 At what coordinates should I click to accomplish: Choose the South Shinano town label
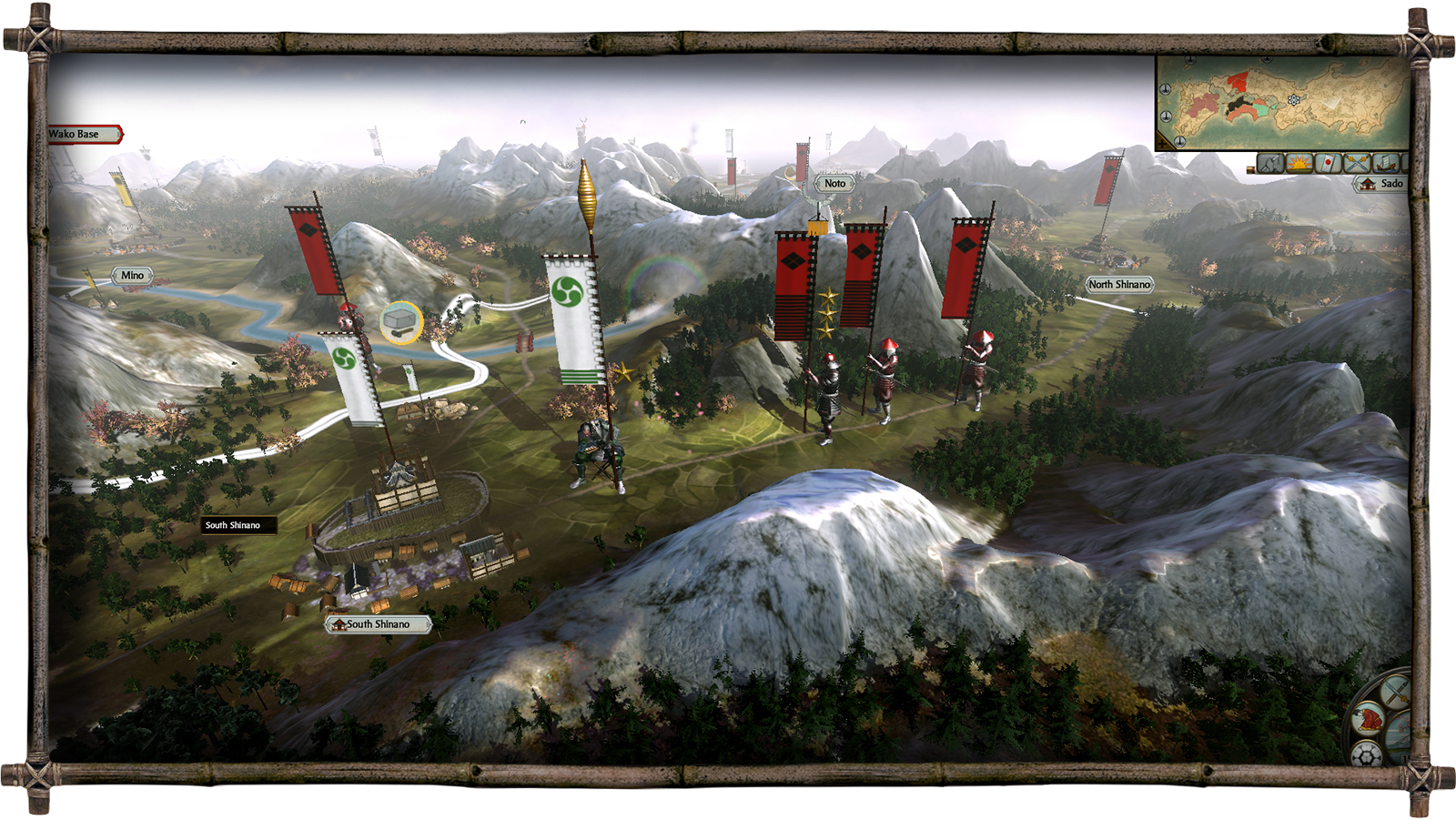click(378, 624)
